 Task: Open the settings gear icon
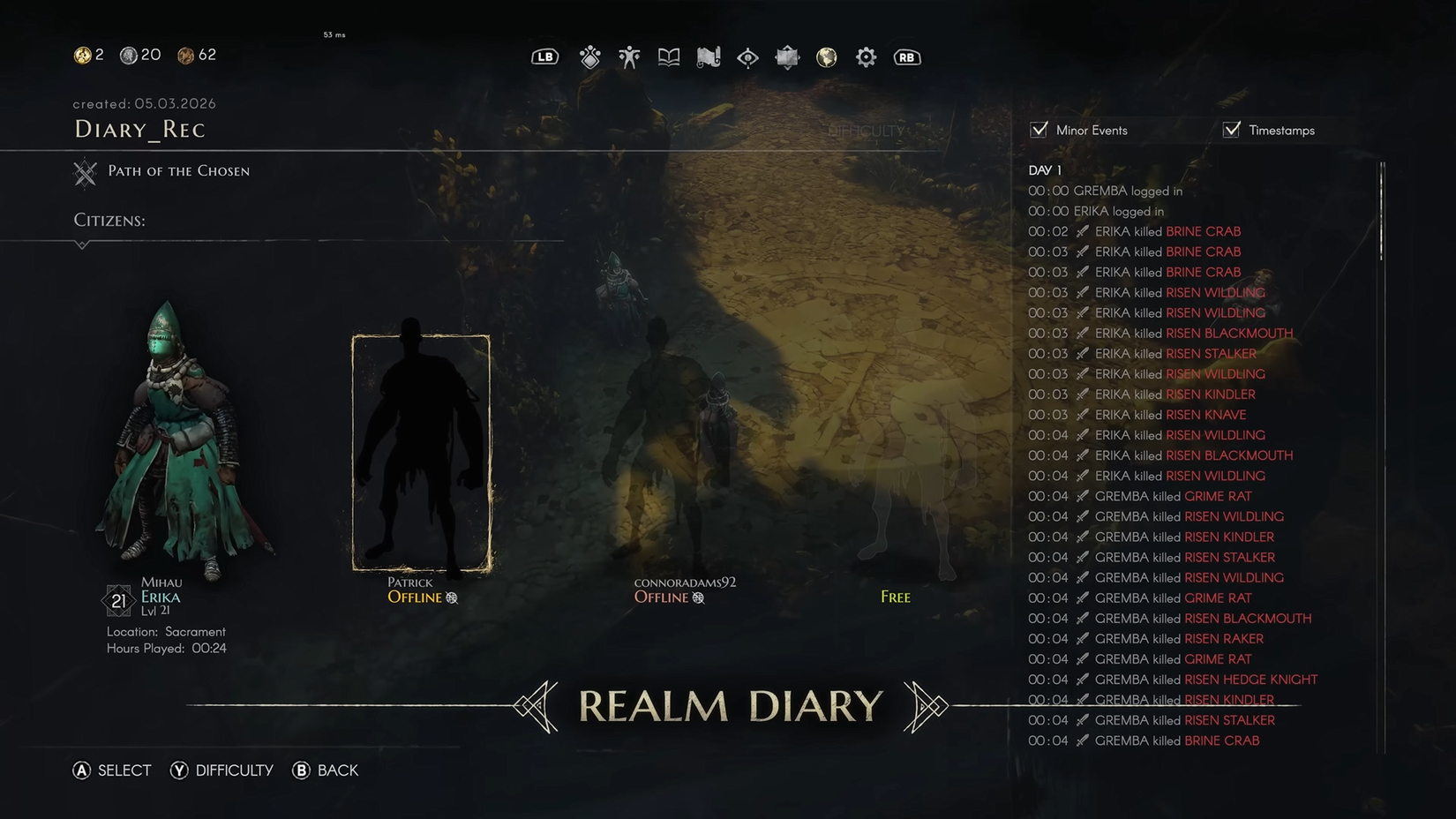(x=865, y=56)
